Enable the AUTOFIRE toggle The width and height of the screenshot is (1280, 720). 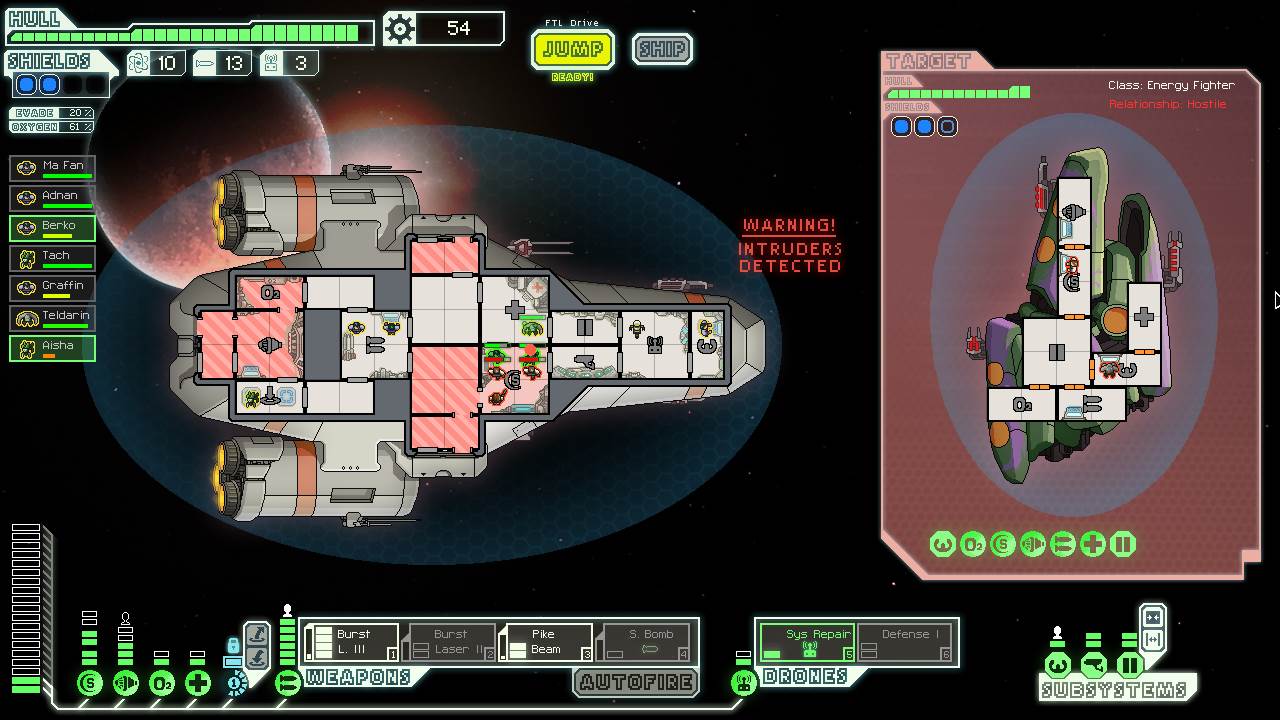click(x=636, y=684)
